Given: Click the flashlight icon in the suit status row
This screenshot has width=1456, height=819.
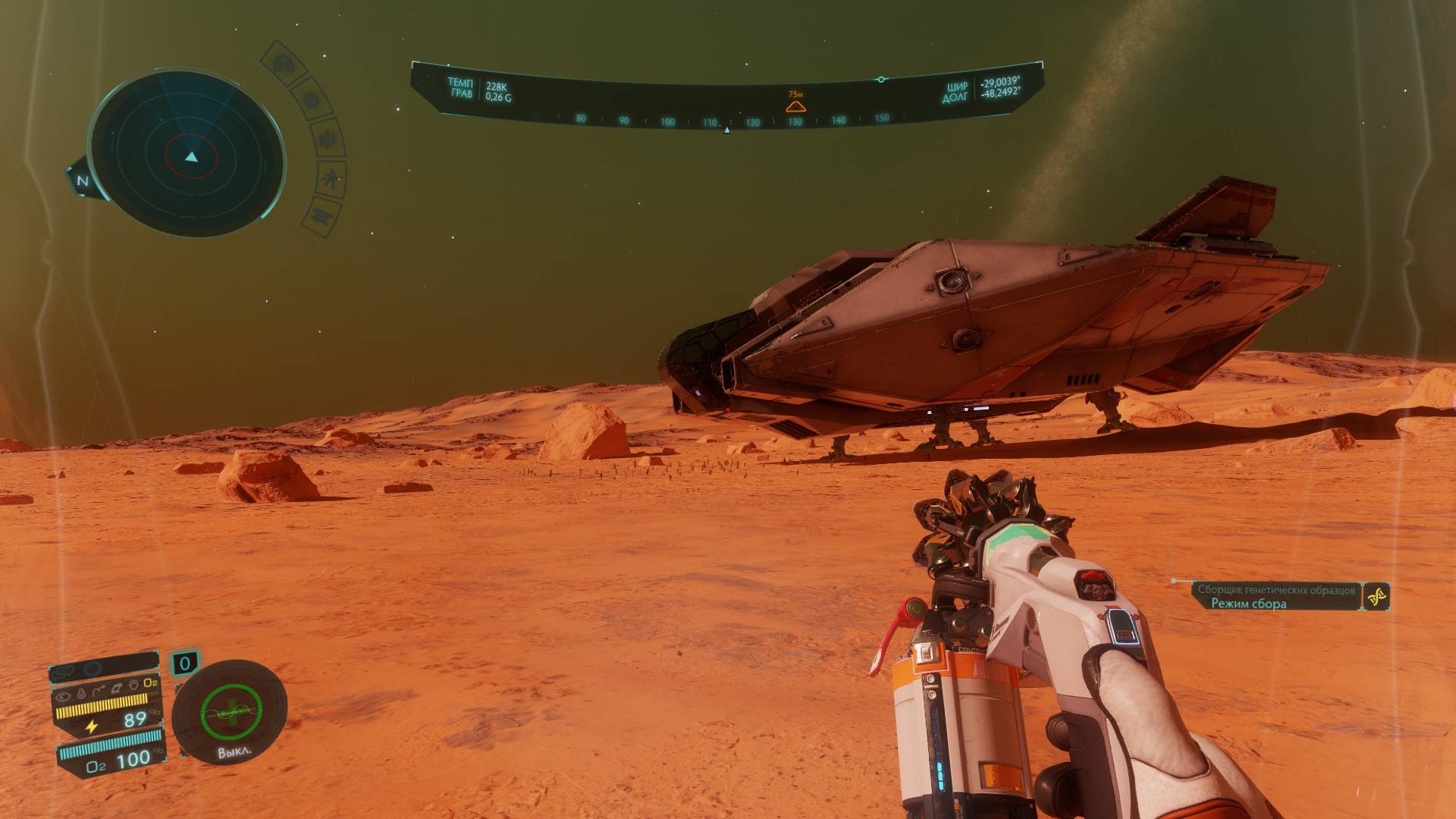Looking at the screenshot, I should (82, 692).
